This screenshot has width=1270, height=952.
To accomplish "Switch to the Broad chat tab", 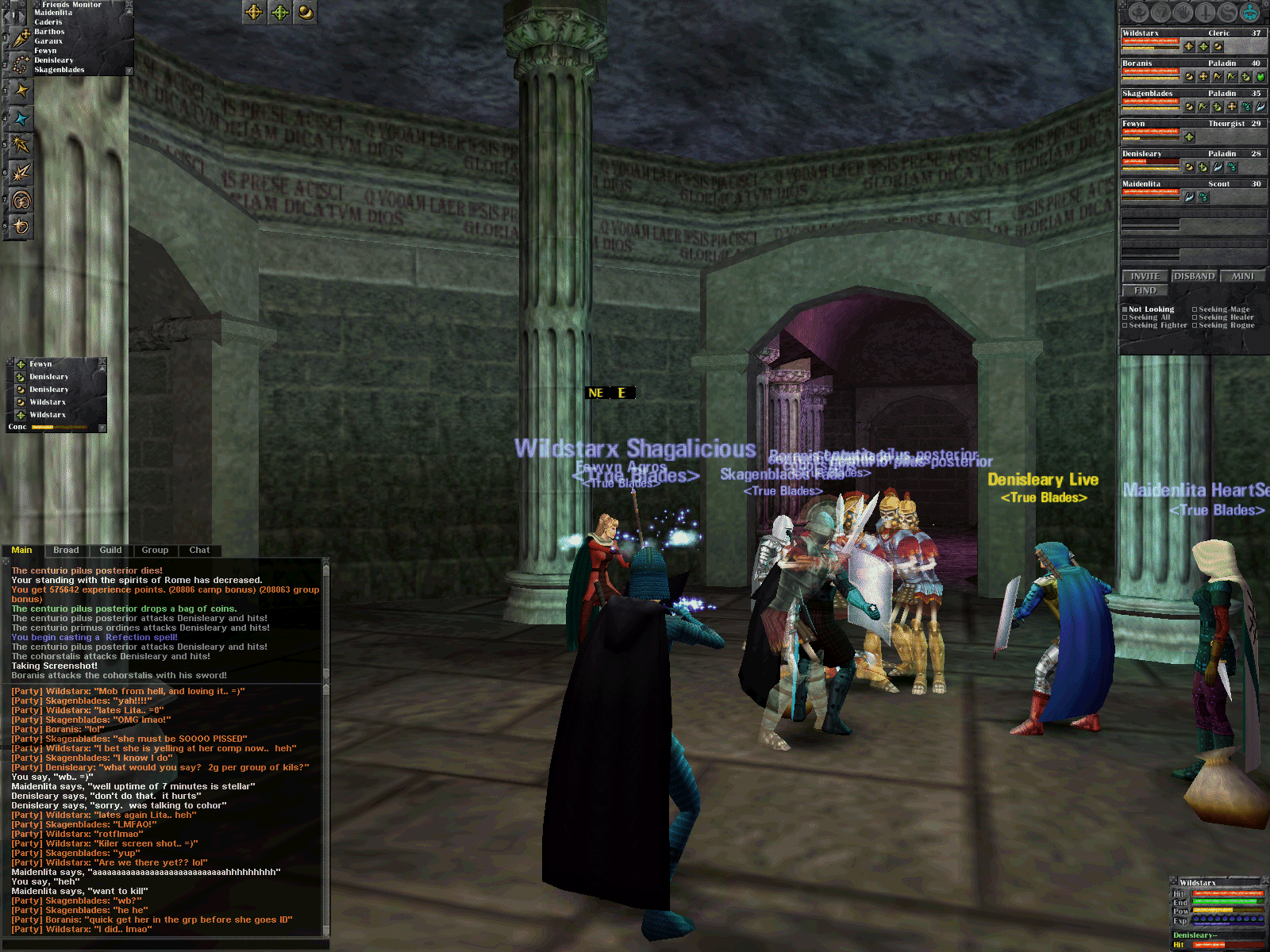I will pyautogui.click(x=66, y=550).
